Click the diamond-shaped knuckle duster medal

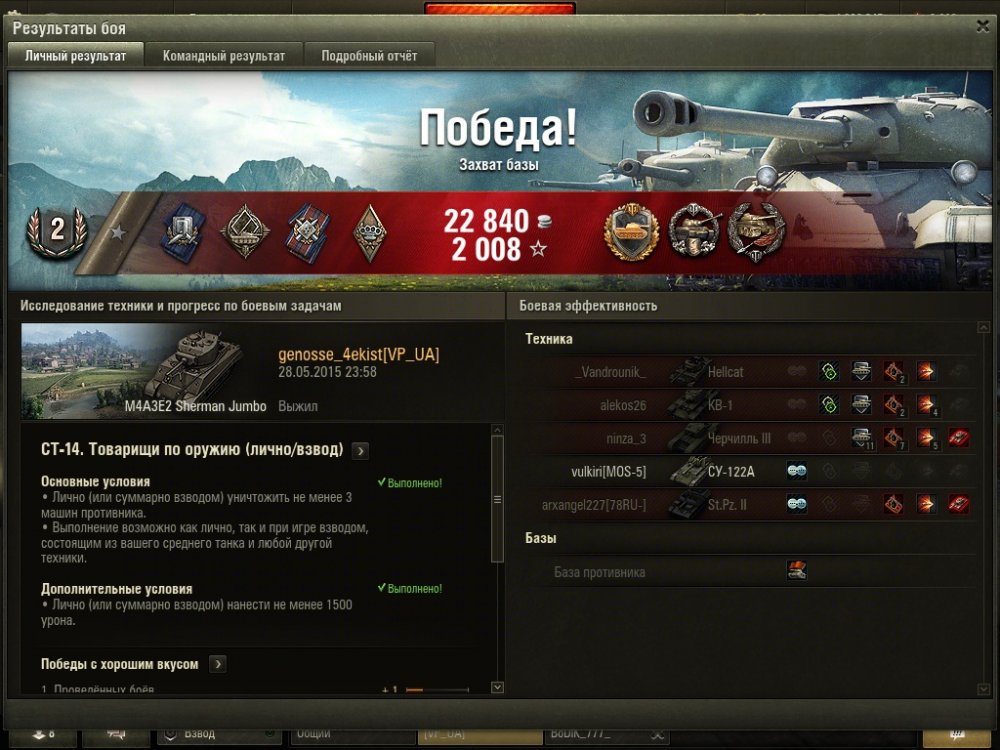(369, 232)
